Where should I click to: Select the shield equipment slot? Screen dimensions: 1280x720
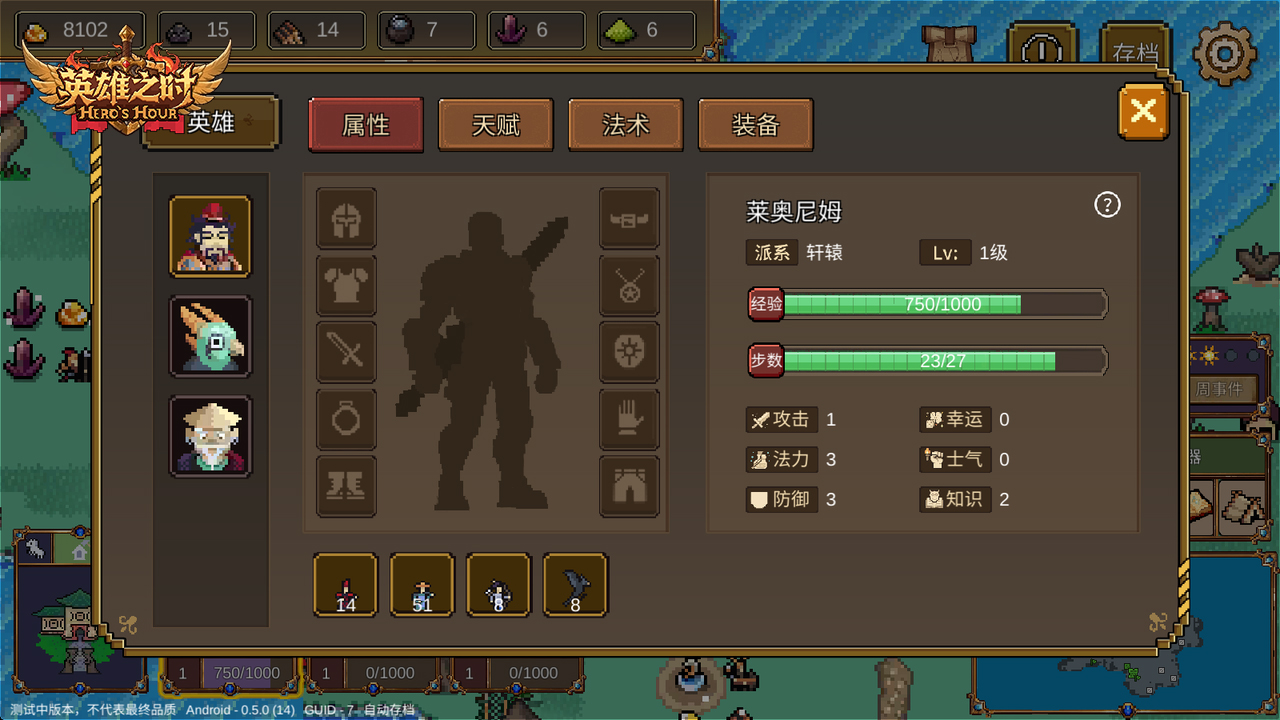pyautogui.click(x=629, y=352)
